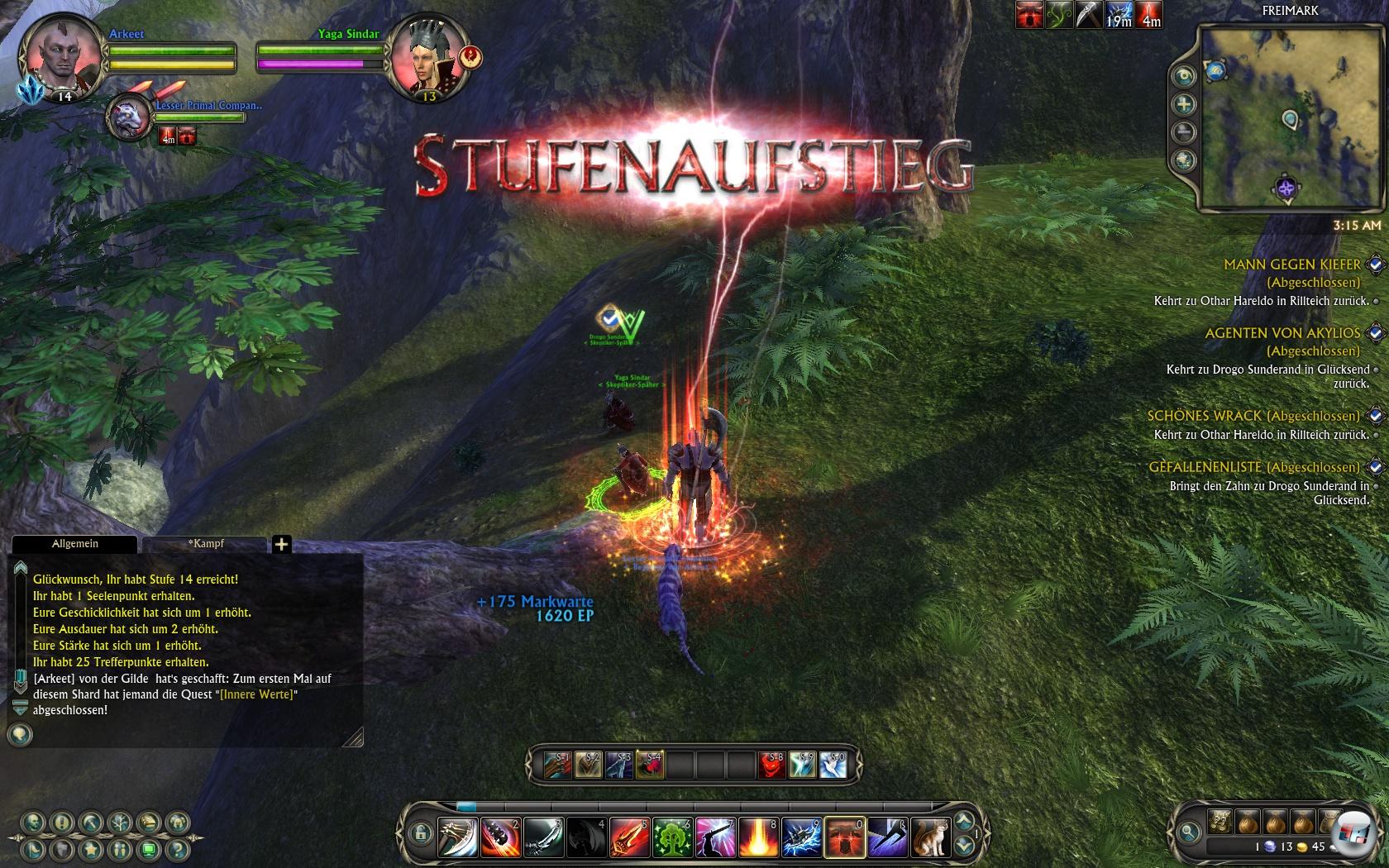This screenshot has height=868, width=1389.
Task: Select the Mann gegen Kiefer quest
Action: tap(1291, 265)
